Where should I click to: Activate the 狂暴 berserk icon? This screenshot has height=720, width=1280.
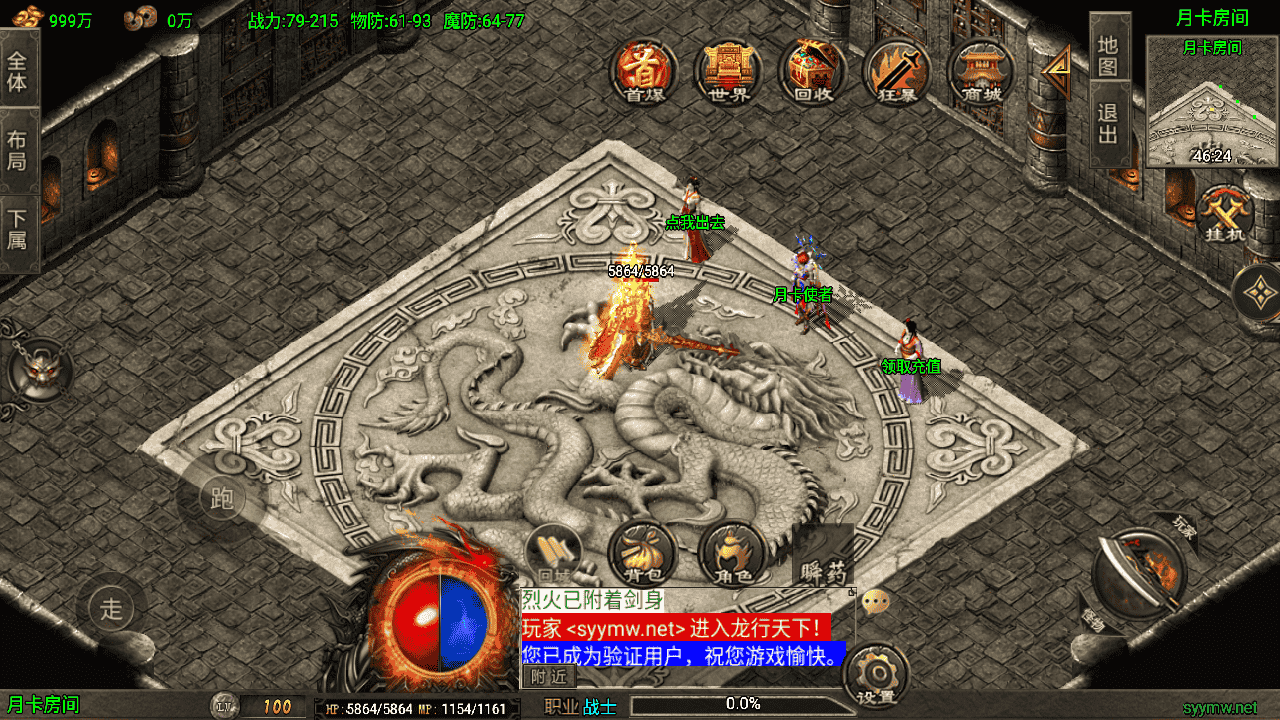point(897,71)
